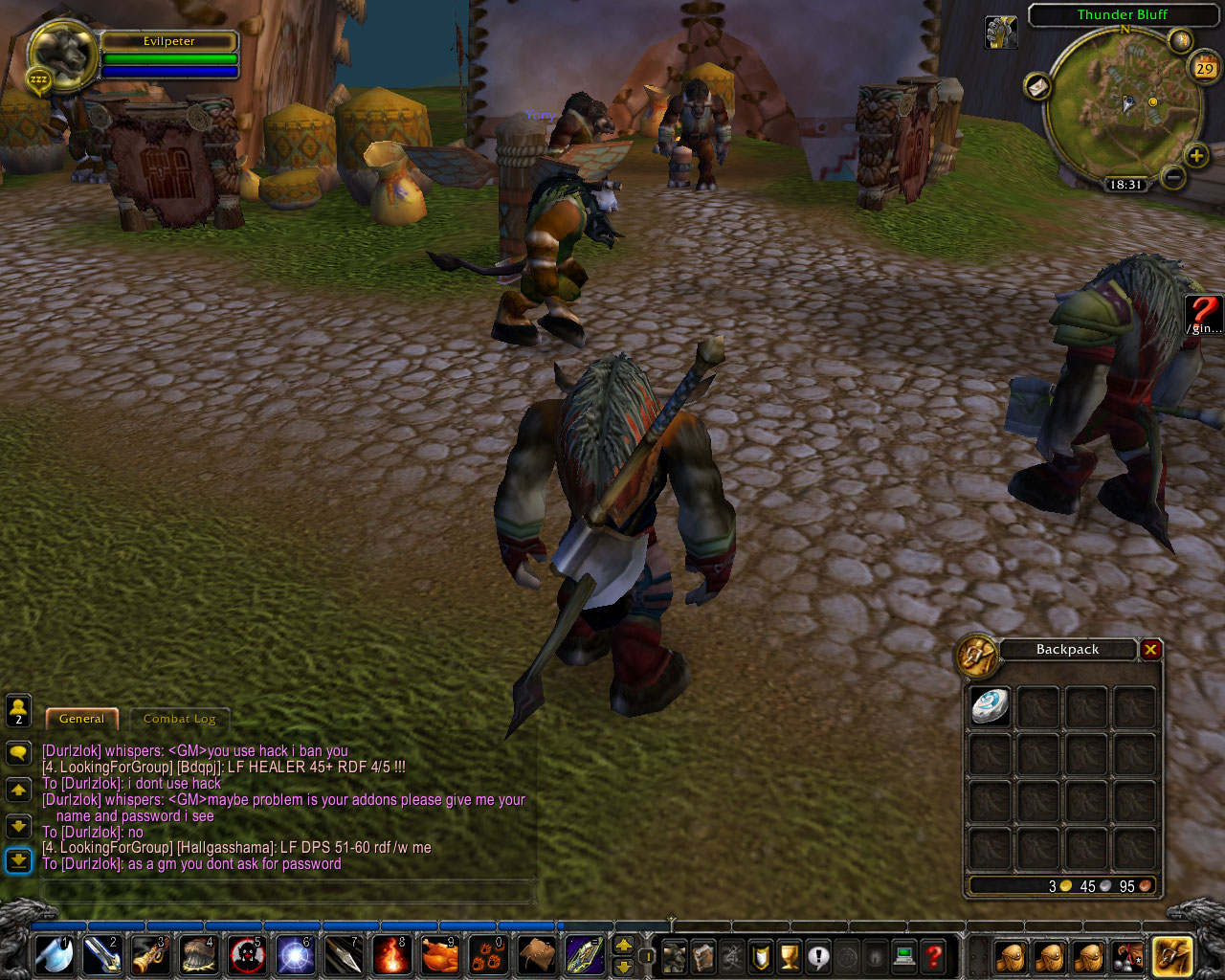Viewport: 1225px width, 980px height.
Task: Zoom in the minimap with plus button
Action: point(1196,156)
